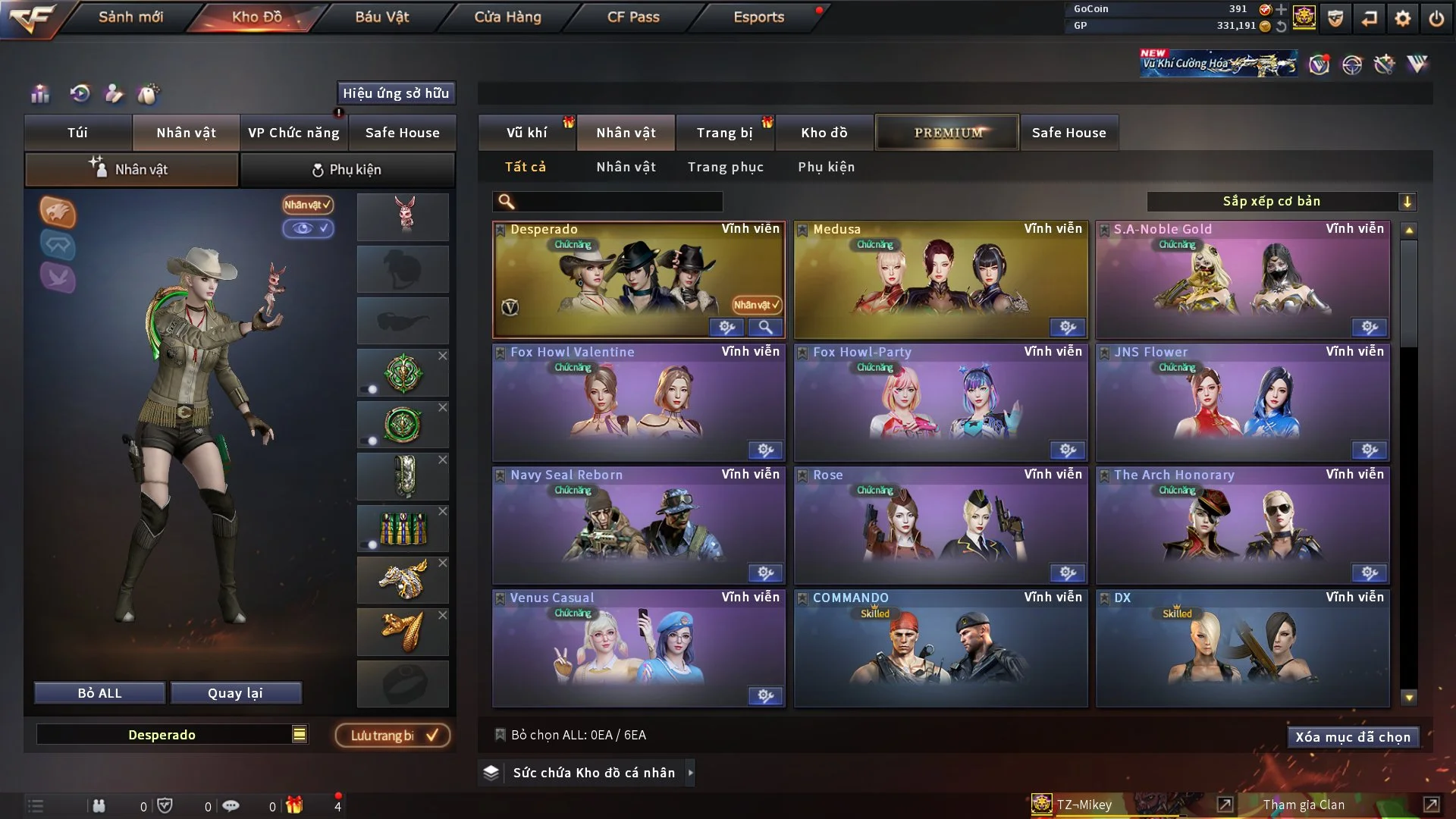Switch to the PREMIUM tab

pos(946,132)
